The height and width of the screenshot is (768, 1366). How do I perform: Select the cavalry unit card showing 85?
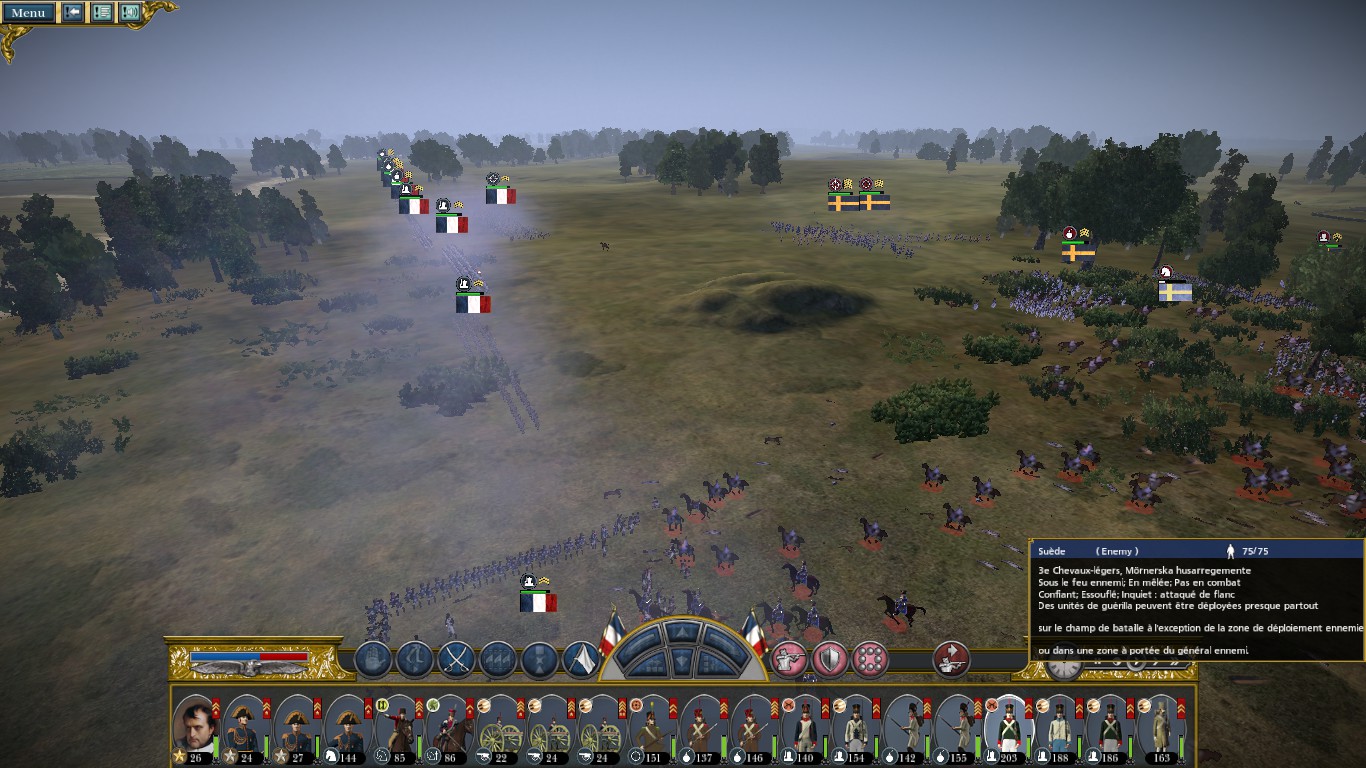pos(399,725)
